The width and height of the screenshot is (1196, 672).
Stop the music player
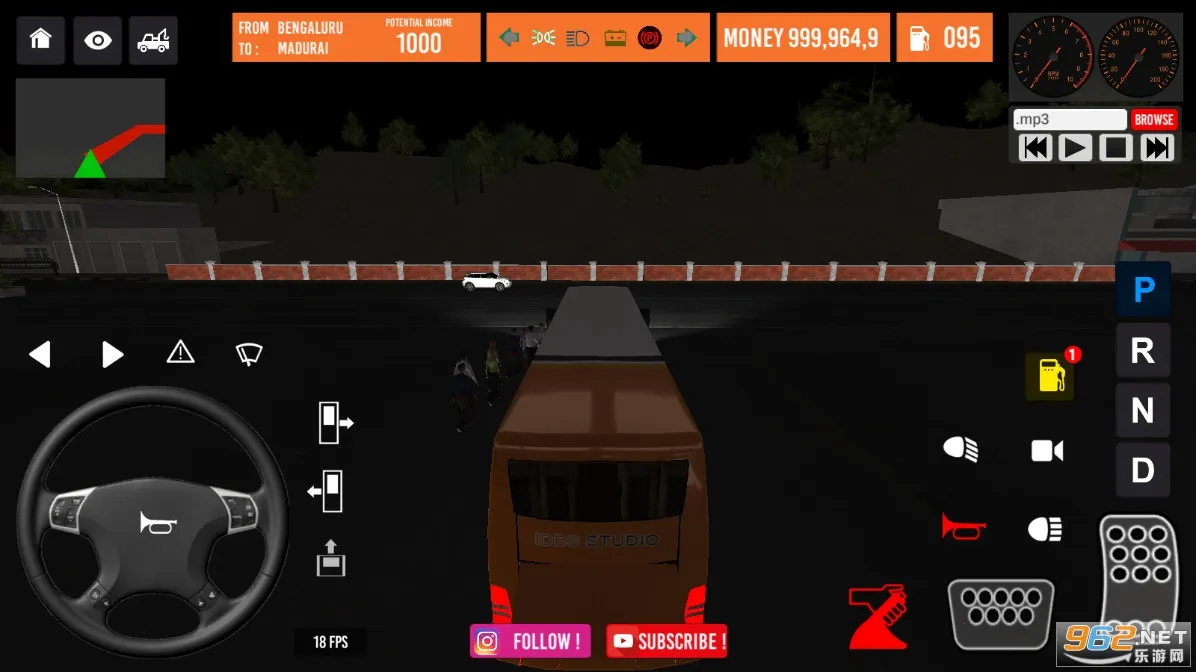1115,148
